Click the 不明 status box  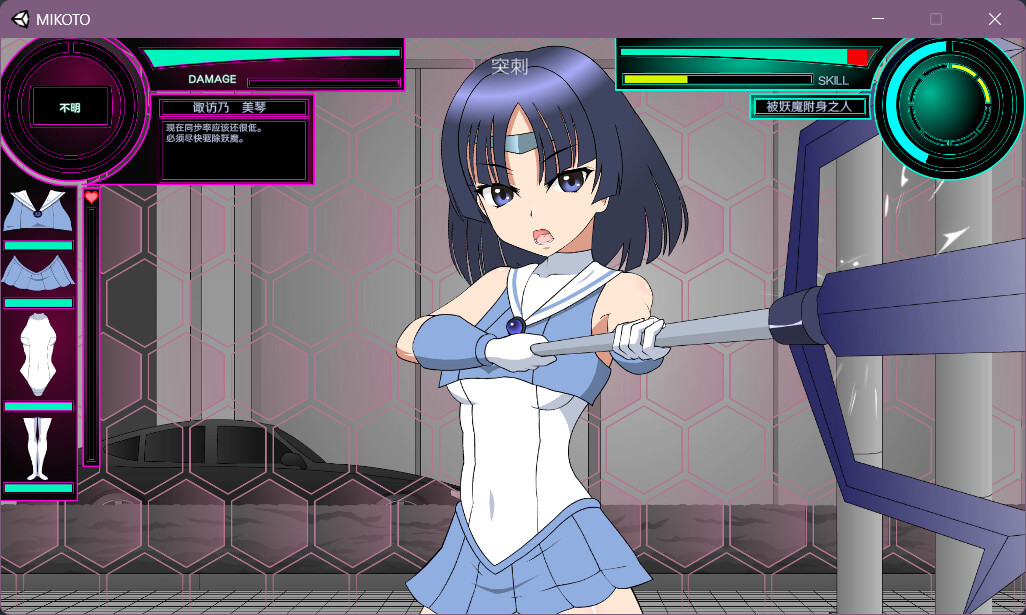[x=69, y=107]
